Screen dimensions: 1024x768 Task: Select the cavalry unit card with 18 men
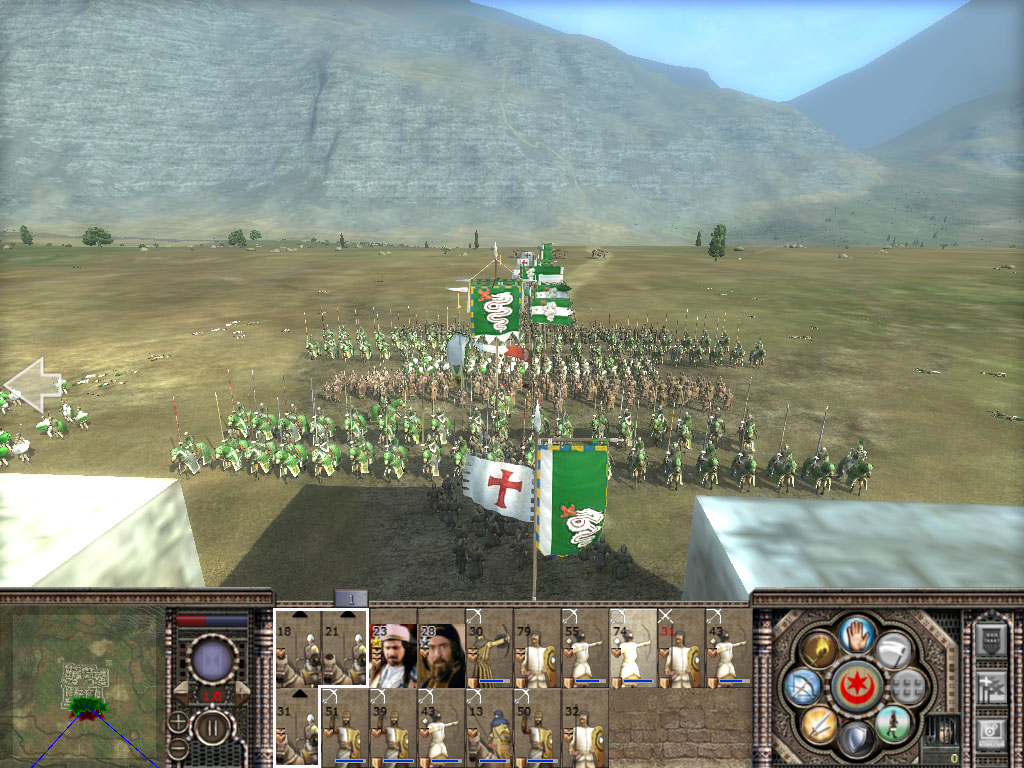[297, 648]
